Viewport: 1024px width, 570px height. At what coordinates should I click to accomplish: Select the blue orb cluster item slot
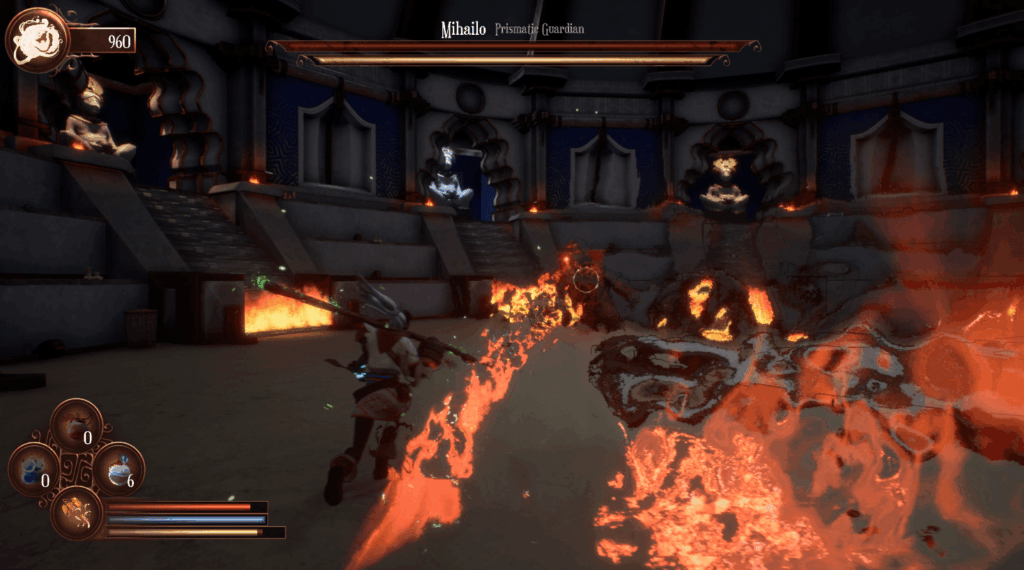34,467
